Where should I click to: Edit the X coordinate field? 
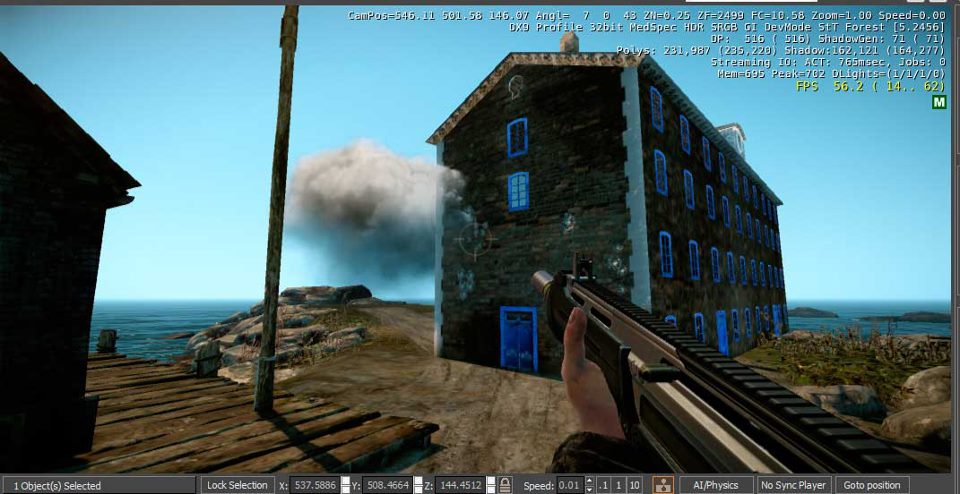313,485
